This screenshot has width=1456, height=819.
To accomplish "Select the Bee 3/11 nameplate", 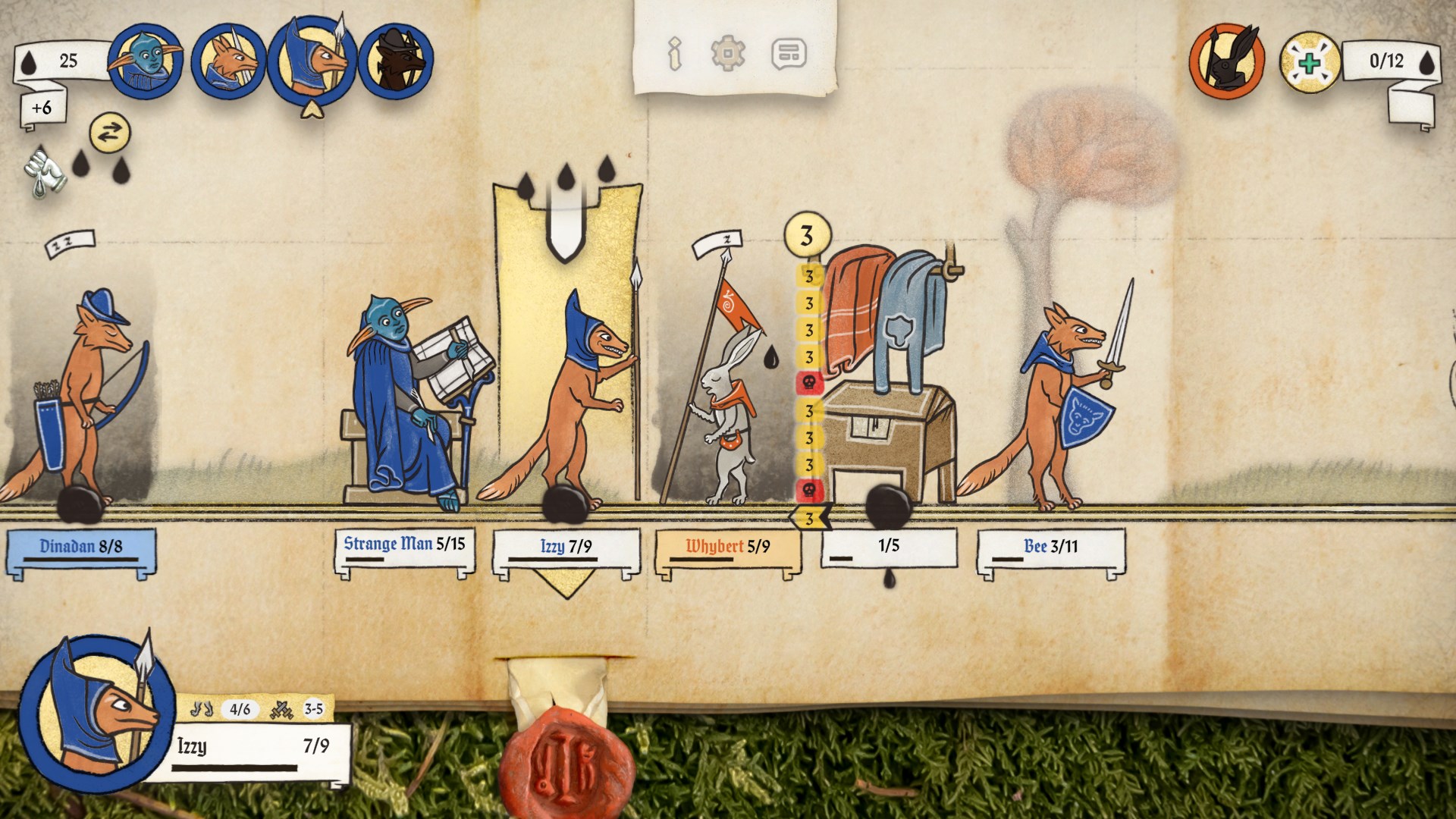I will tap(1050, 548).
